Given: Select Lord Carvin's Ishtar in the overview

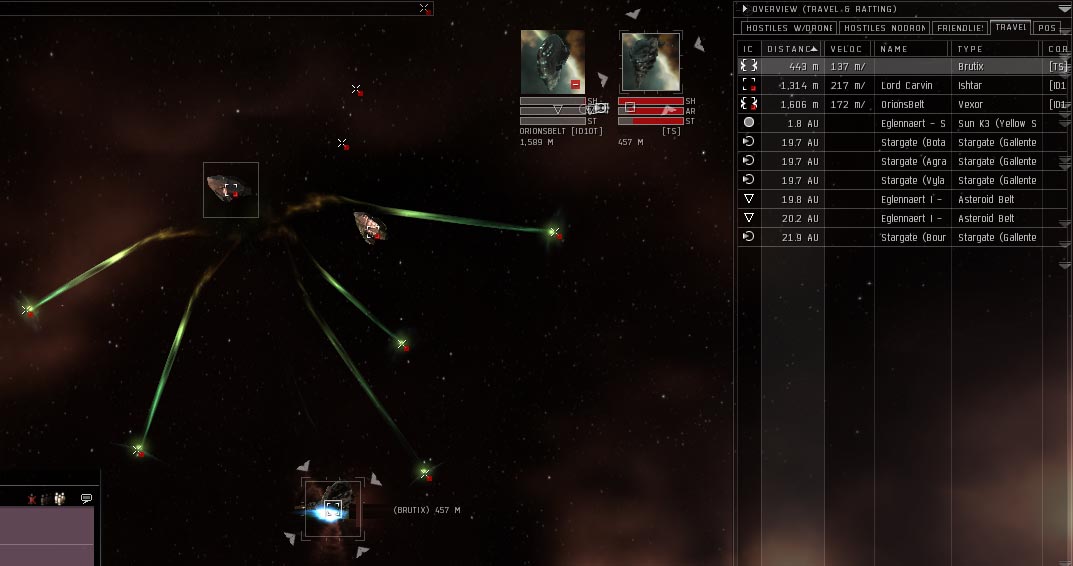Looking at the screenshot, I should click(x=900, y=85).
